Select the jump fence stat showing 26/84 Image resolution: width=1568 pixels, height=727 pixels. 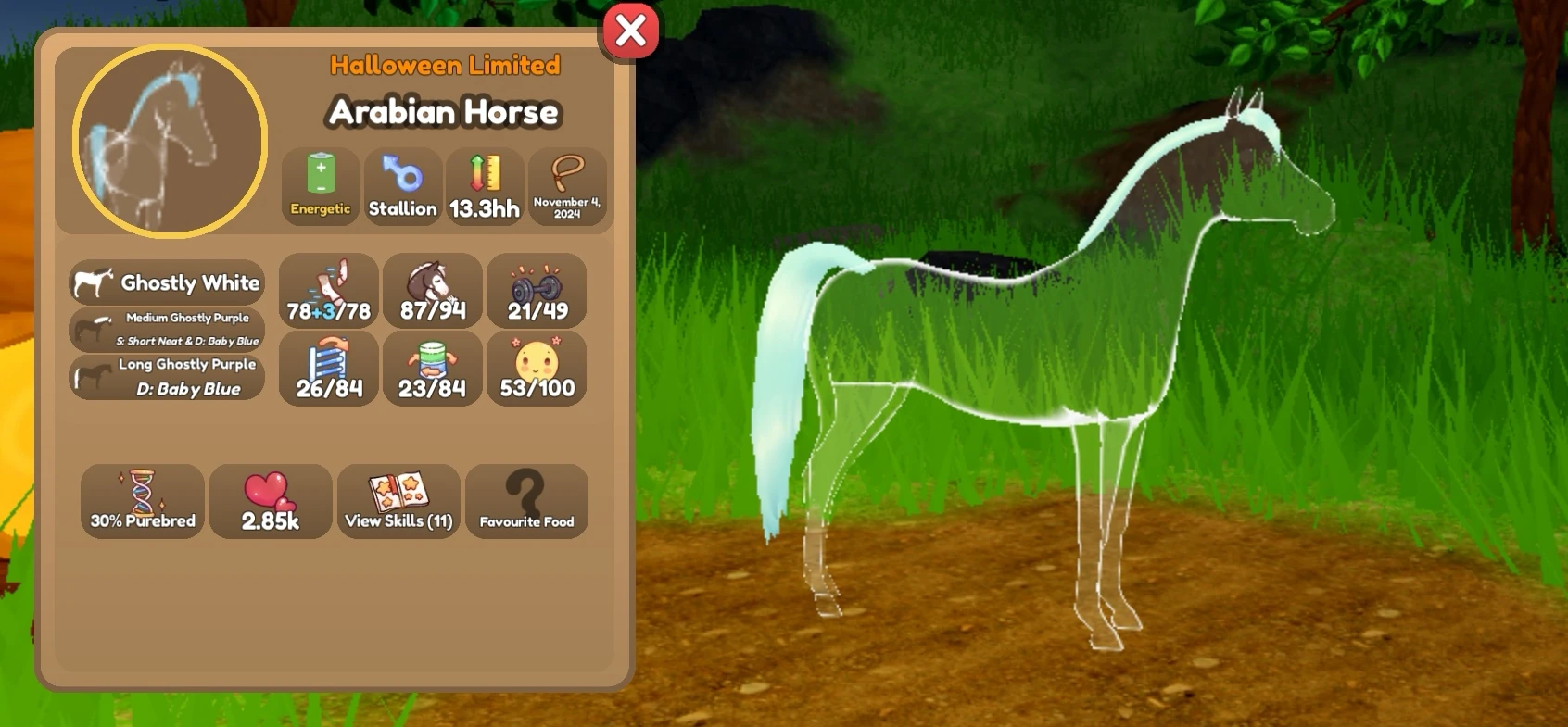[328, 369]
